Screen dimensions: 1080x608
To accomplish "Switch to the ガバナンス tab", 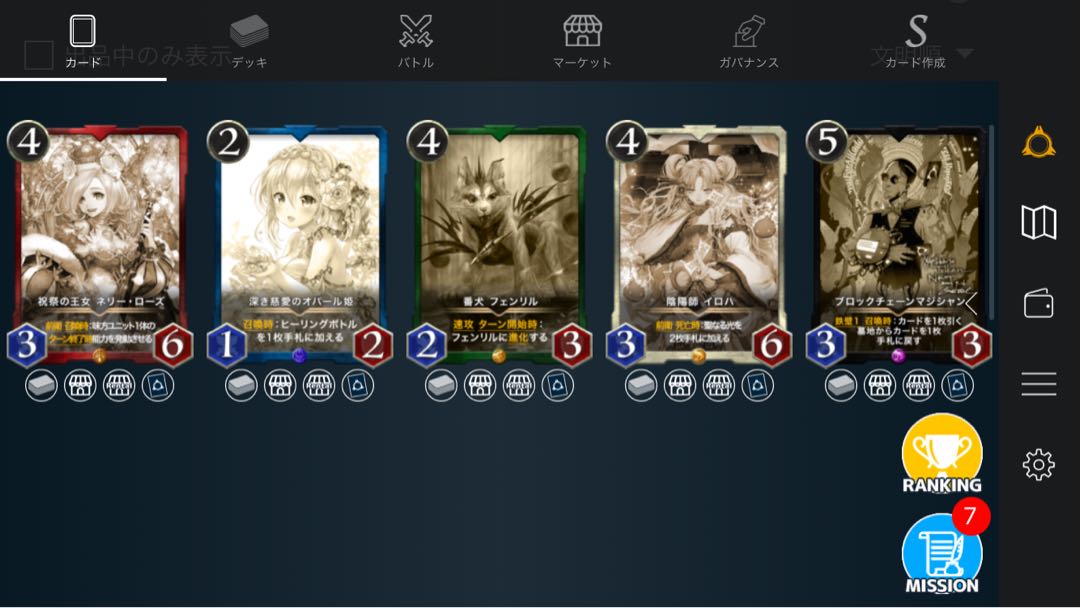I will [x=748, y=41].
